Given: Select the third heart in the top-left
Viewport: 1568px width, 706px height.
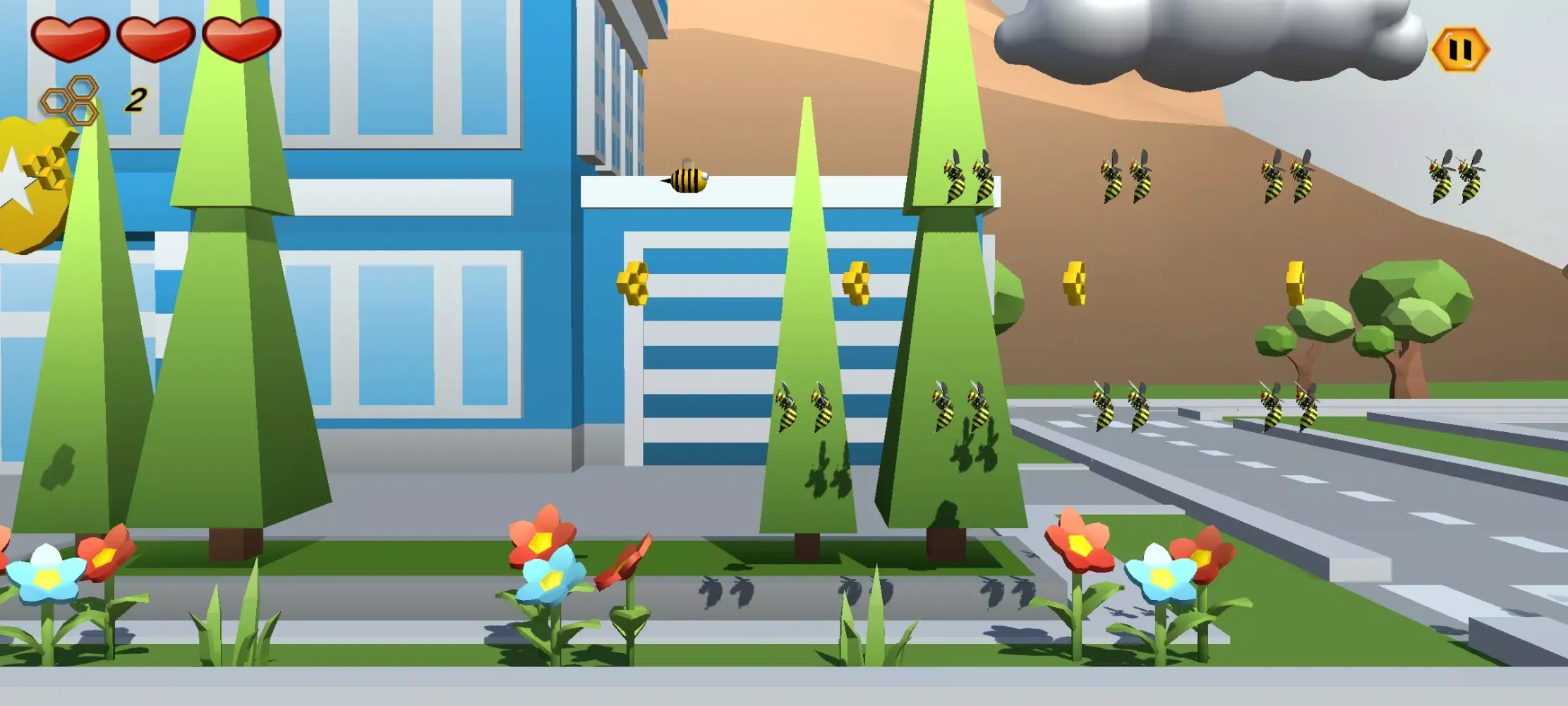Looking at the screenshot, I should click(239, 39).
